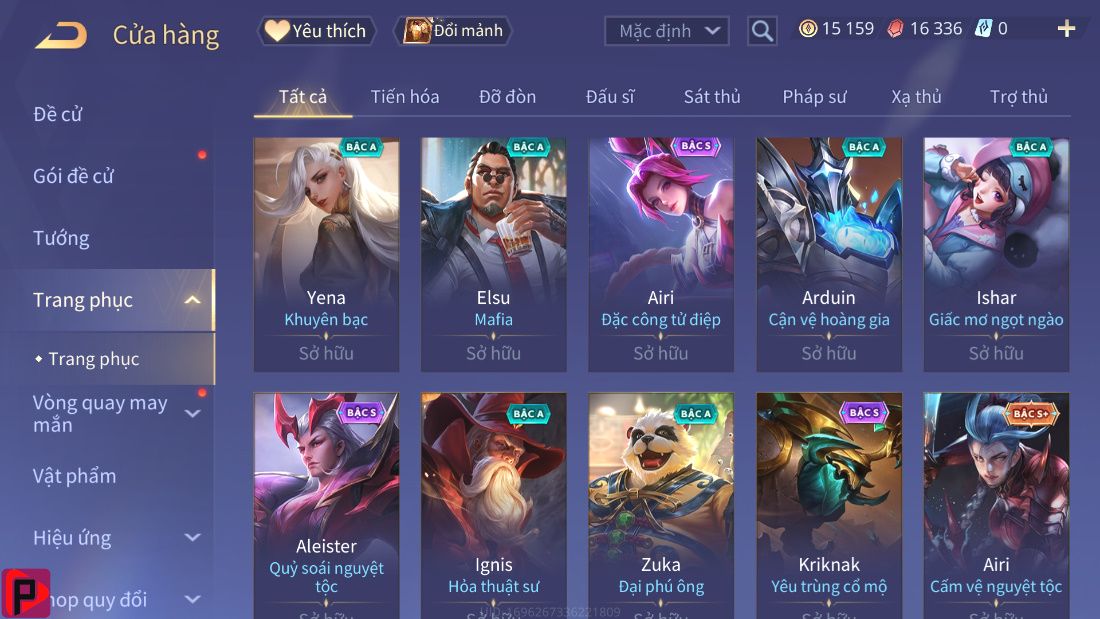Screen dimensions: 1100x619
Task: Switch to the Sát thủ tab
Action: (x=712, y=97)
